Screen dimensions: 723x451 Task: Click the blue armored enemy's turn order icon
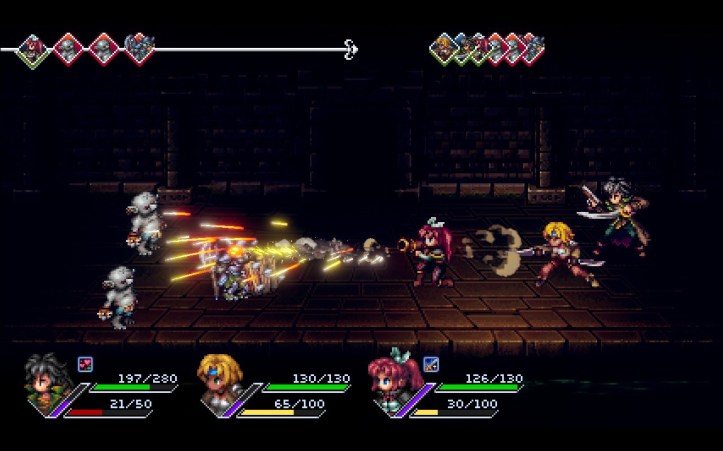point(139,47)
